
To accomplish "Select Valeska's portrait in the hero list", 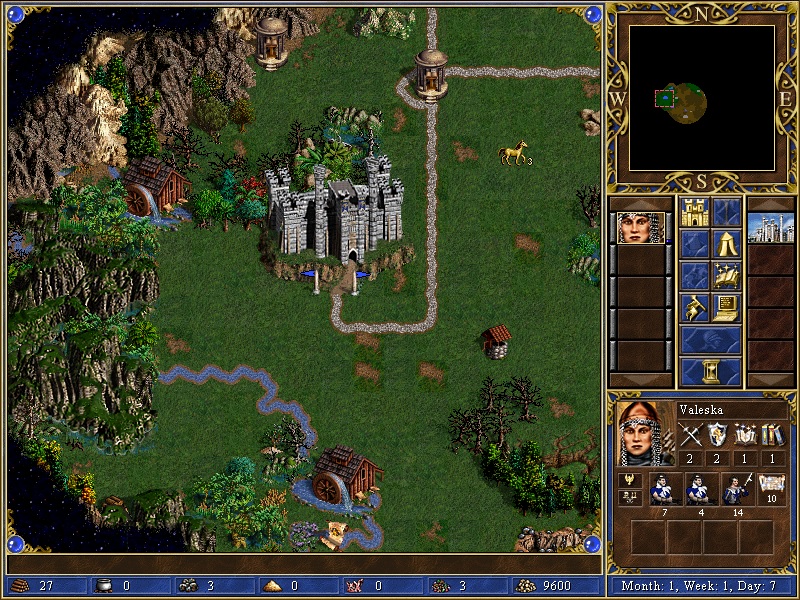I will coord(640,228).
